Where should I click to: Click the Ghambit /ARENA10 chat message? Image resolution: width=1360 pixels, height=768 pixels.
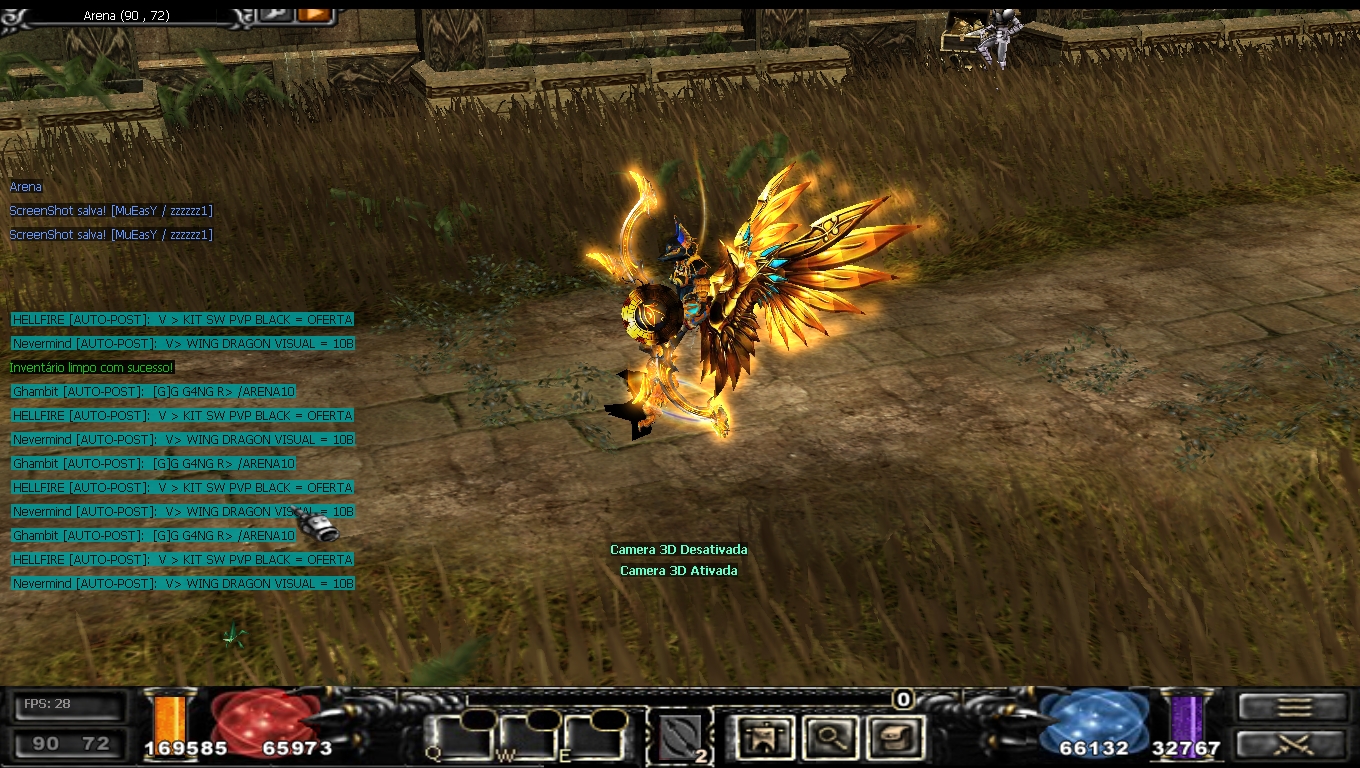coord(154,392)
